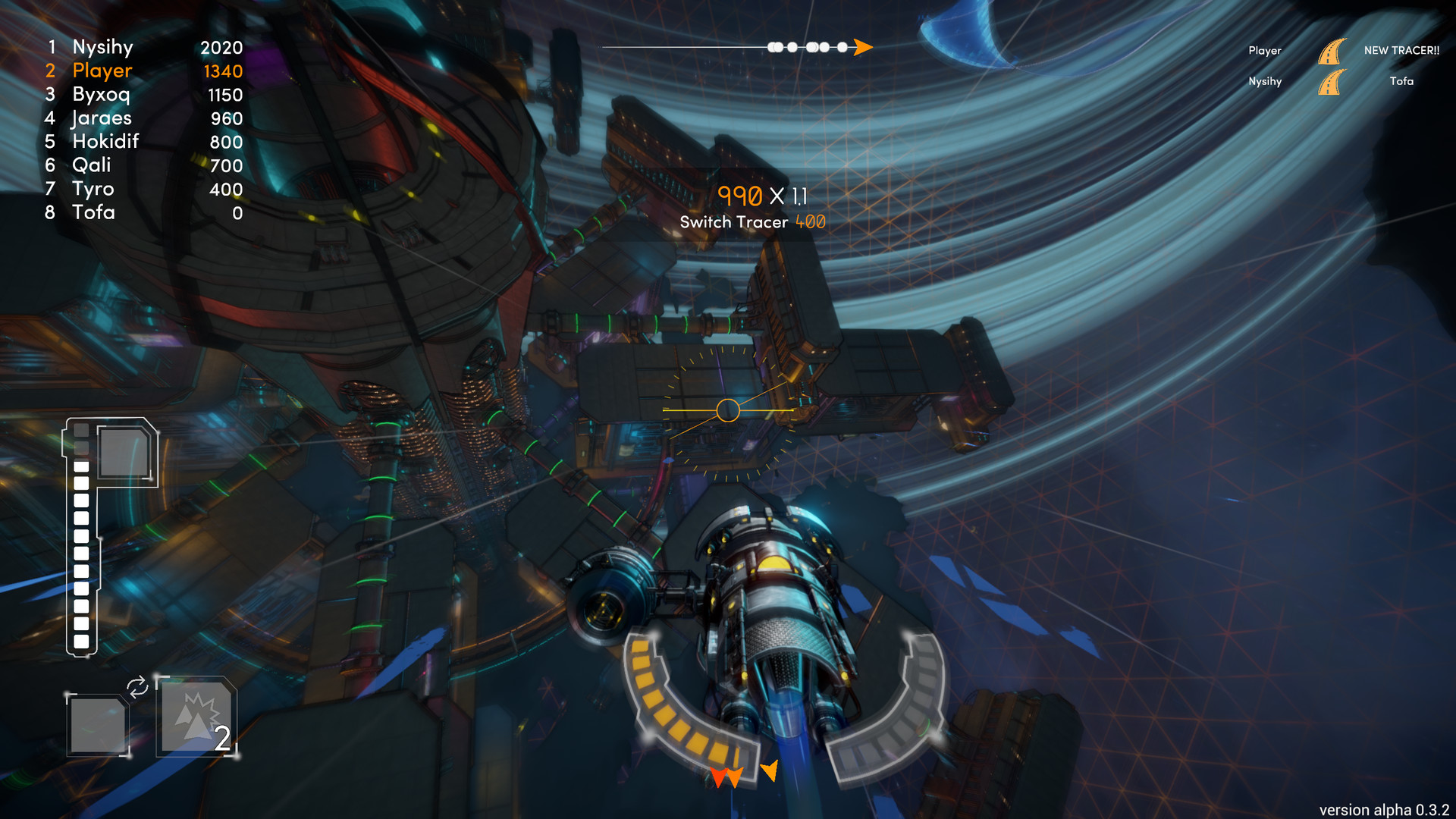1456x819 pixels.
Task: Click the targeting reticle crosshair
Action: [x=728, y=410]
